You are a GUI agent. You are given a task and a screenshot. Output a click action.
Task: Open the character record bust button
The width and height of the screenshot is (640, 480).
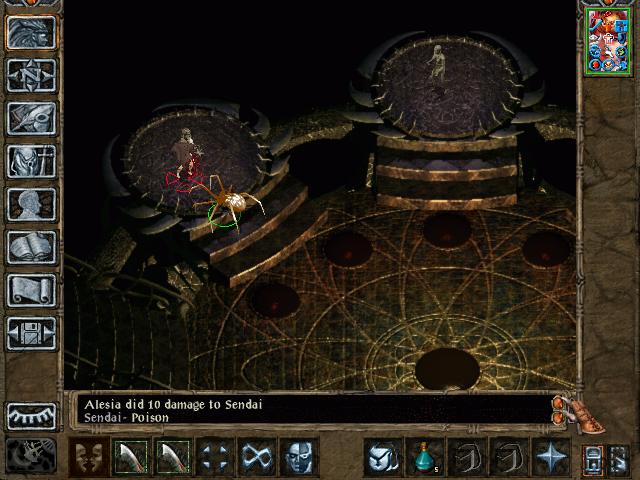[x=31, y=204]
